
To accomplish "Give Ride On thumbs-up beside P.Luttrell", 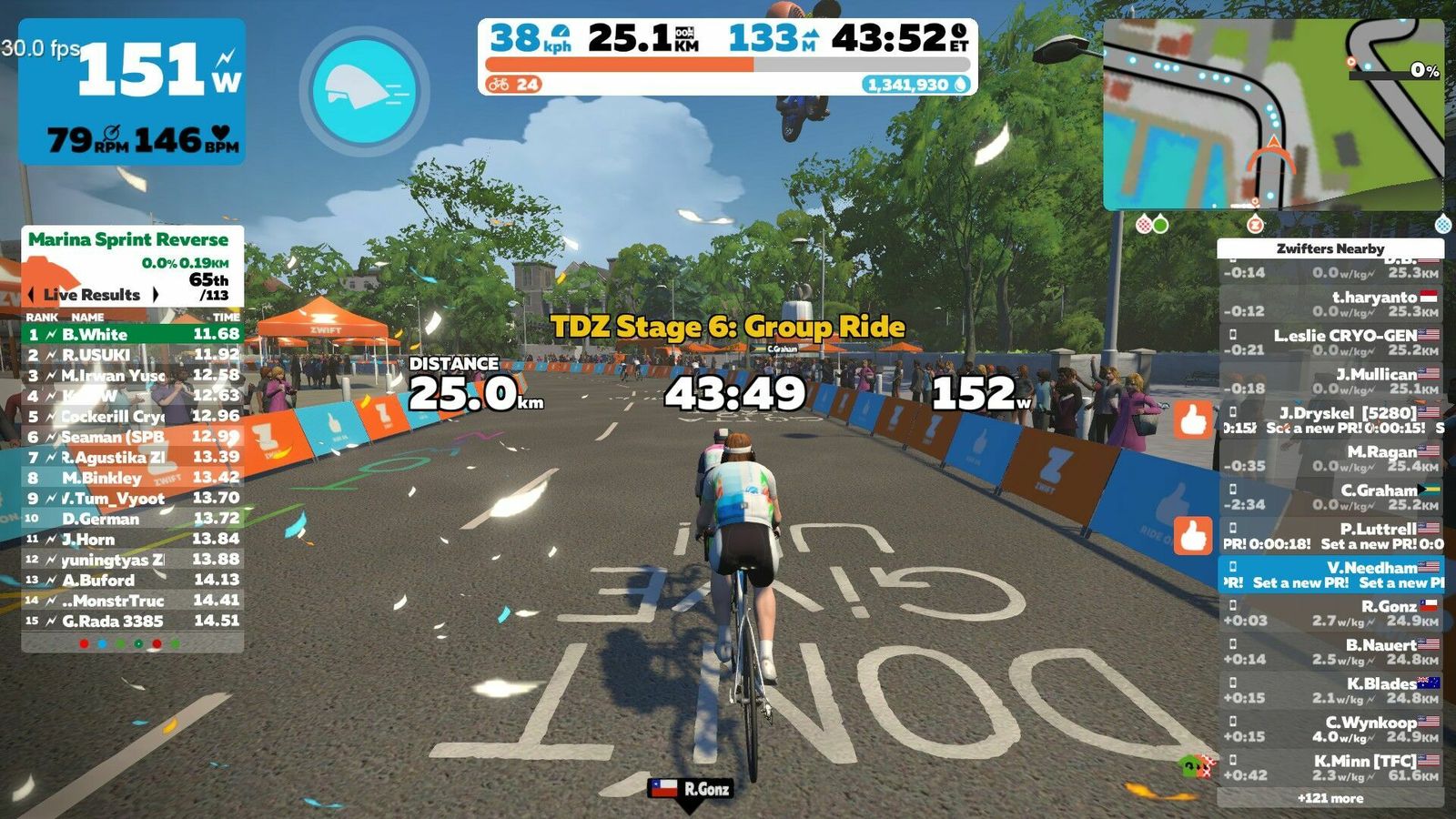I will [1193, 536].
